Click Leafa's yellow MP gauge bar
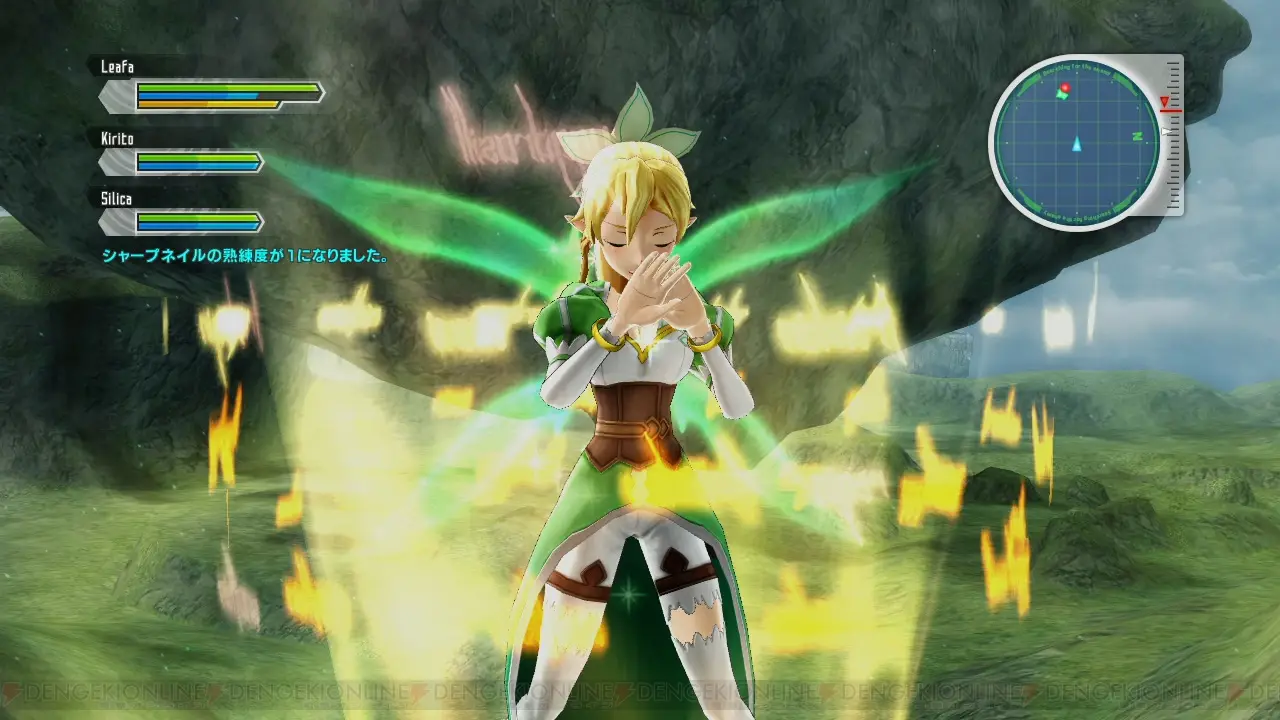Viewport: 1280px width, 720px height. (x=208, y=104)
